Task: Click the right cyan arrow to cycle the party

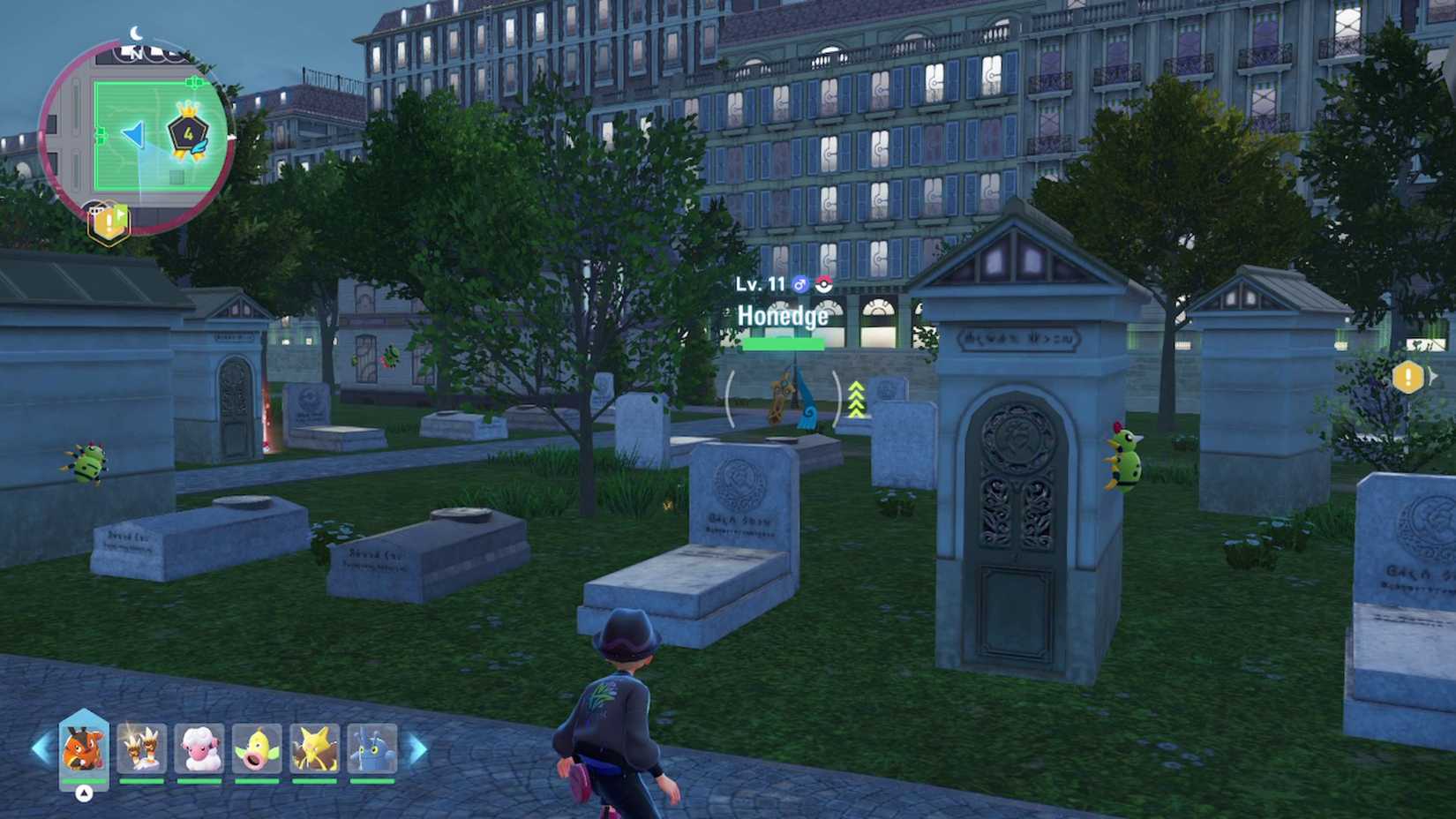Action: [x=417, y=748]
